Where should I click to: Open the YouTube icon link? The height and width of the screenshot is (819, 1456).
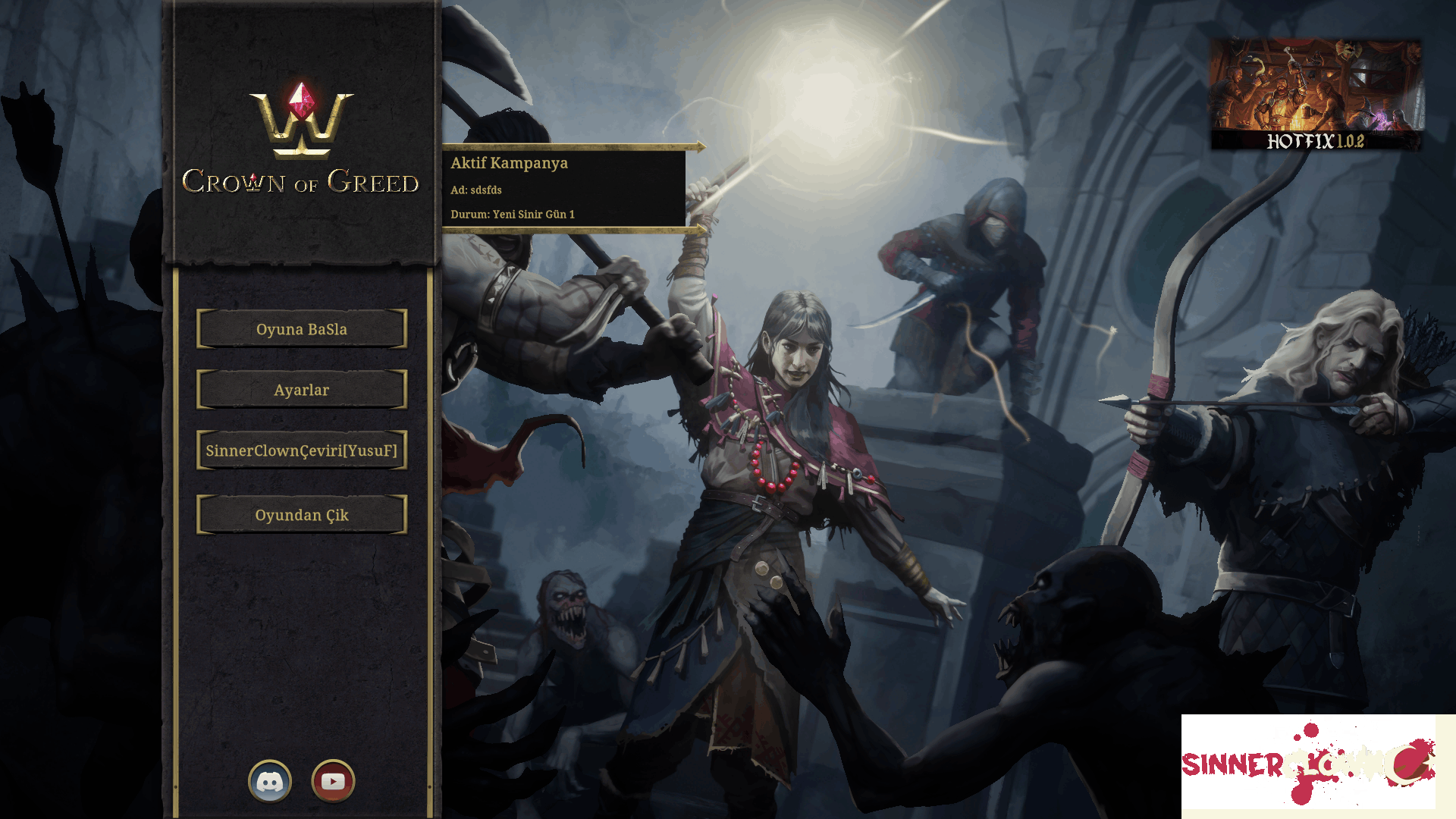coord(333,781)
